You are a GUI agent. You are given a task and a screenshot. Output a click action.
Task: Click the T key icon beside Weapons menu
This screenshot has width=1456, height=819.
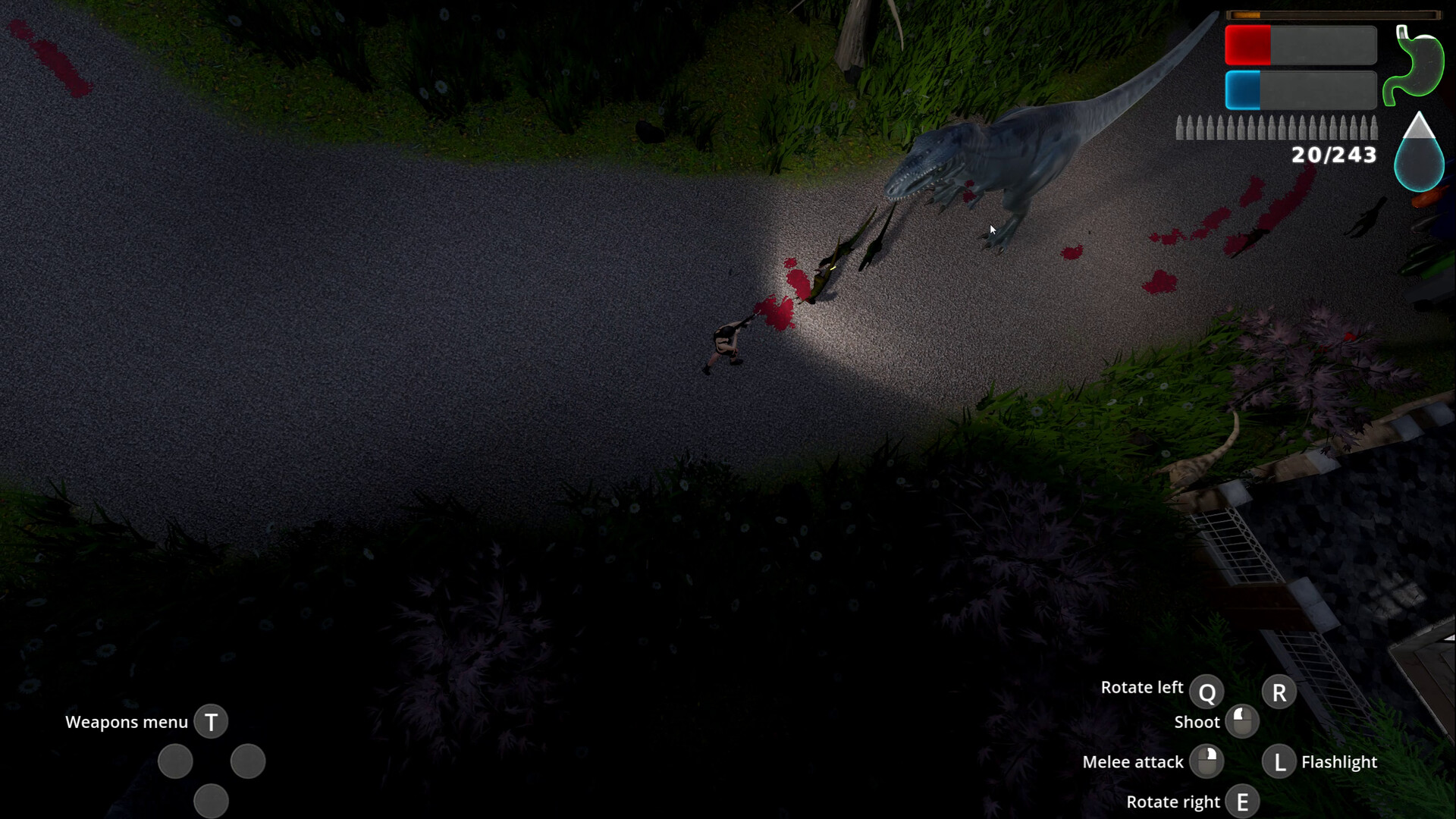pos(211,722)
